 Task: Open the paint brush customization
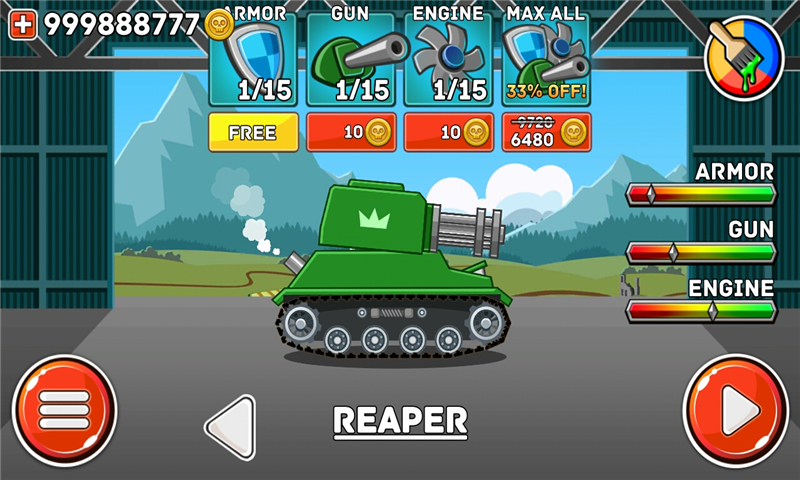tap(744, 56)
